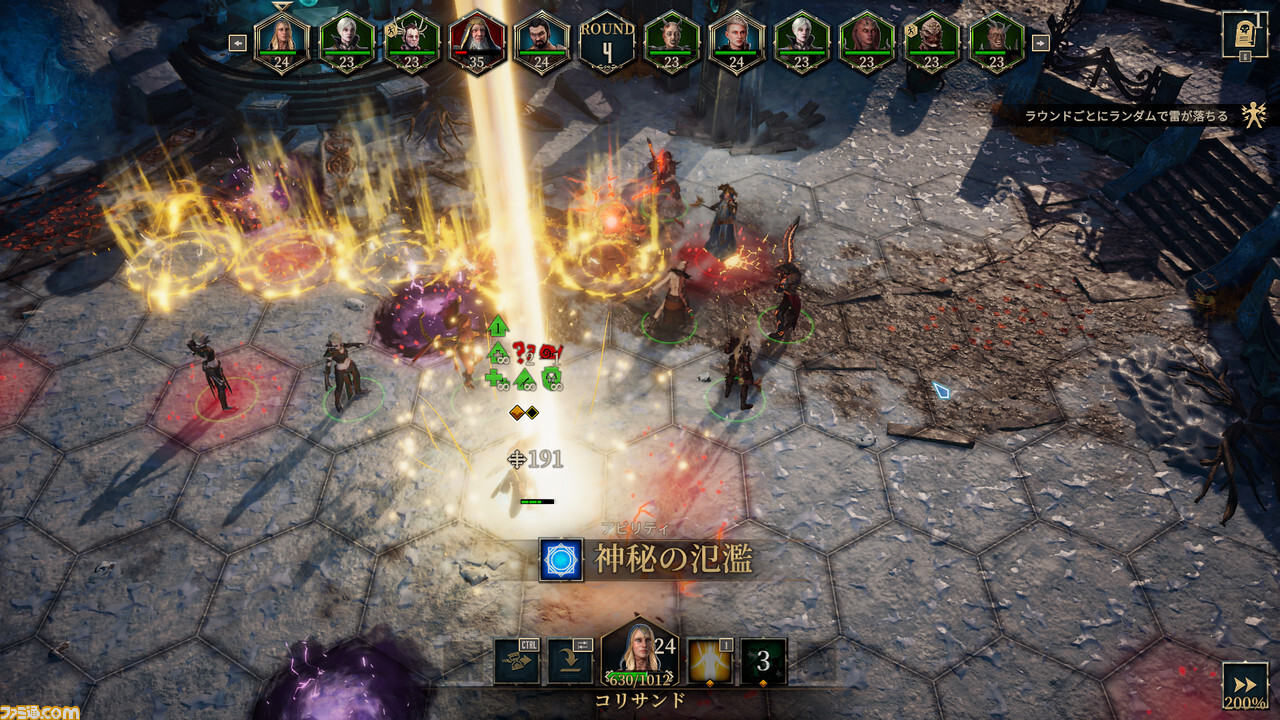Choose the downward-arrow defend action button
Viewport: 1280px width, 720px height.
(x=570, y=661)
